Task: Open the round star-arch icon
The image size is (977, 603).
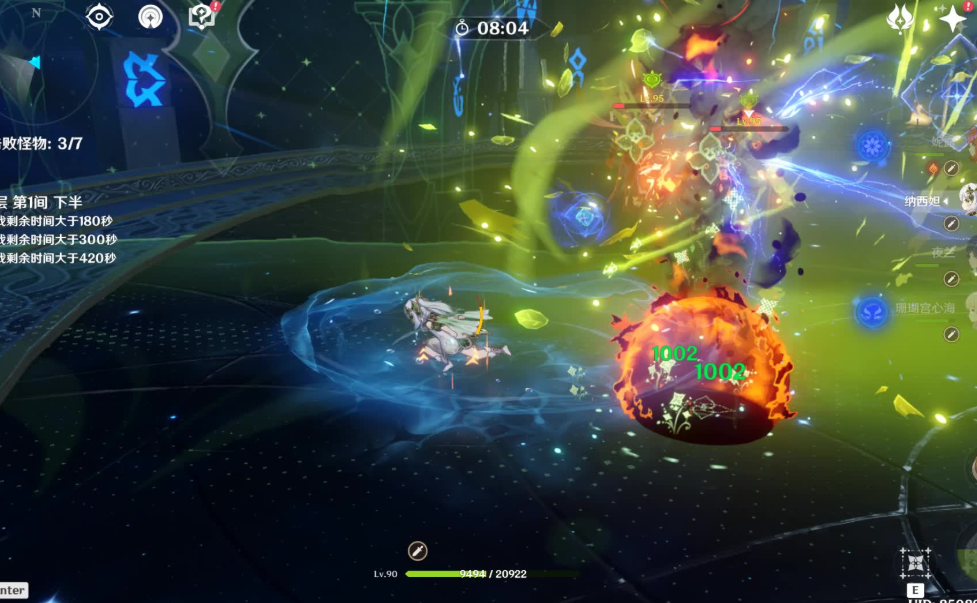Action: pyautogui.click(x=151, y=17)
